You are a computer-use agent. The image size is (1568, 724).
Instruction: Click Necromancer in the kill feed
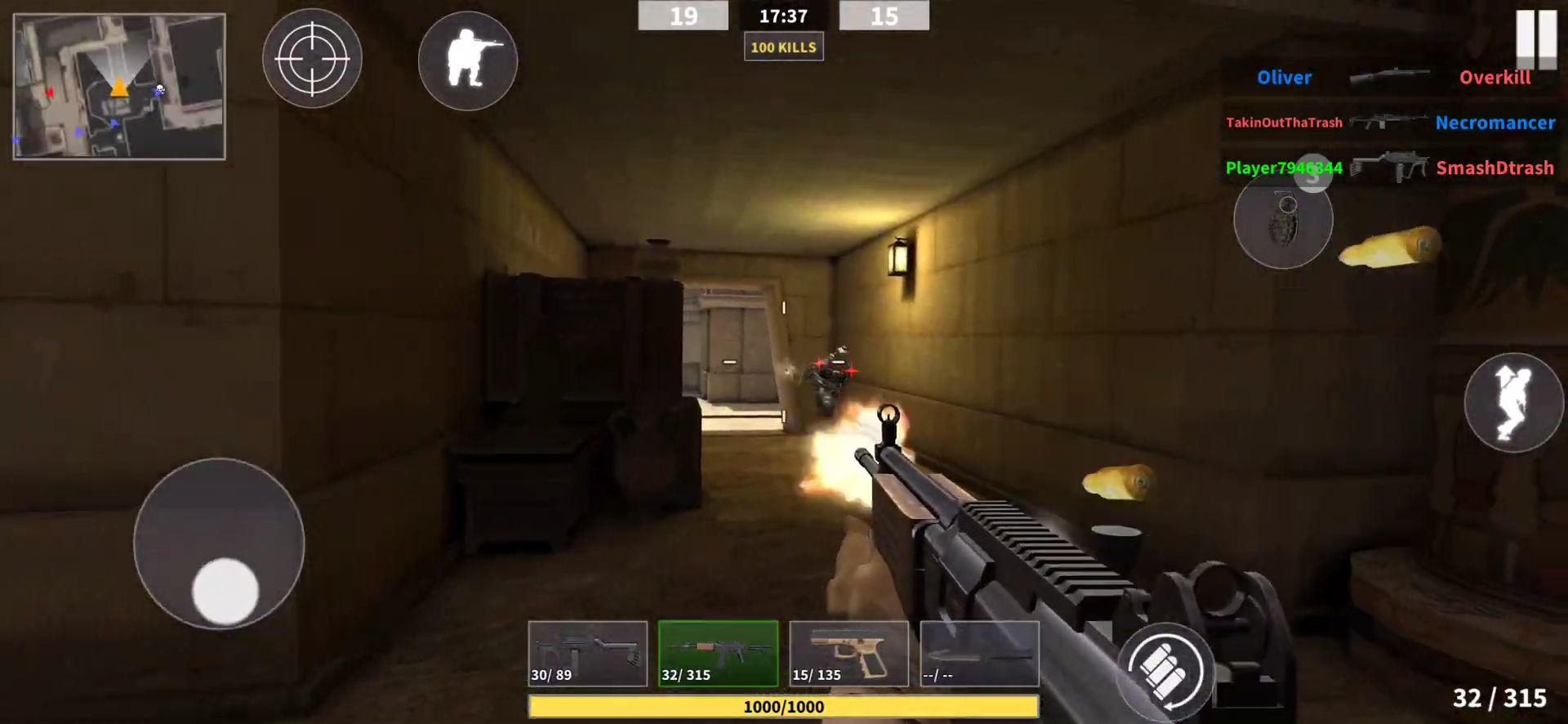click(x=1495, y=123)
